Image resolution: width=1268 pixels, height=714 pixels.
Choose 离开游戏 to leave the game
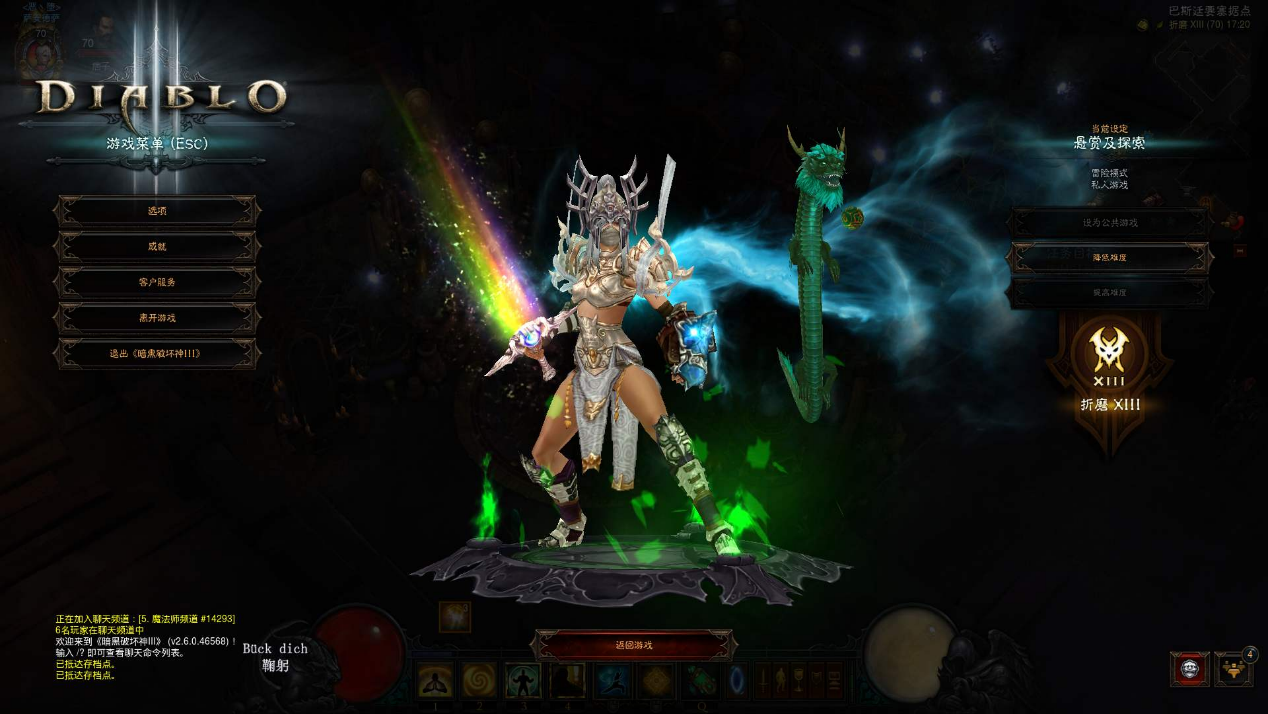pos(157,318)
